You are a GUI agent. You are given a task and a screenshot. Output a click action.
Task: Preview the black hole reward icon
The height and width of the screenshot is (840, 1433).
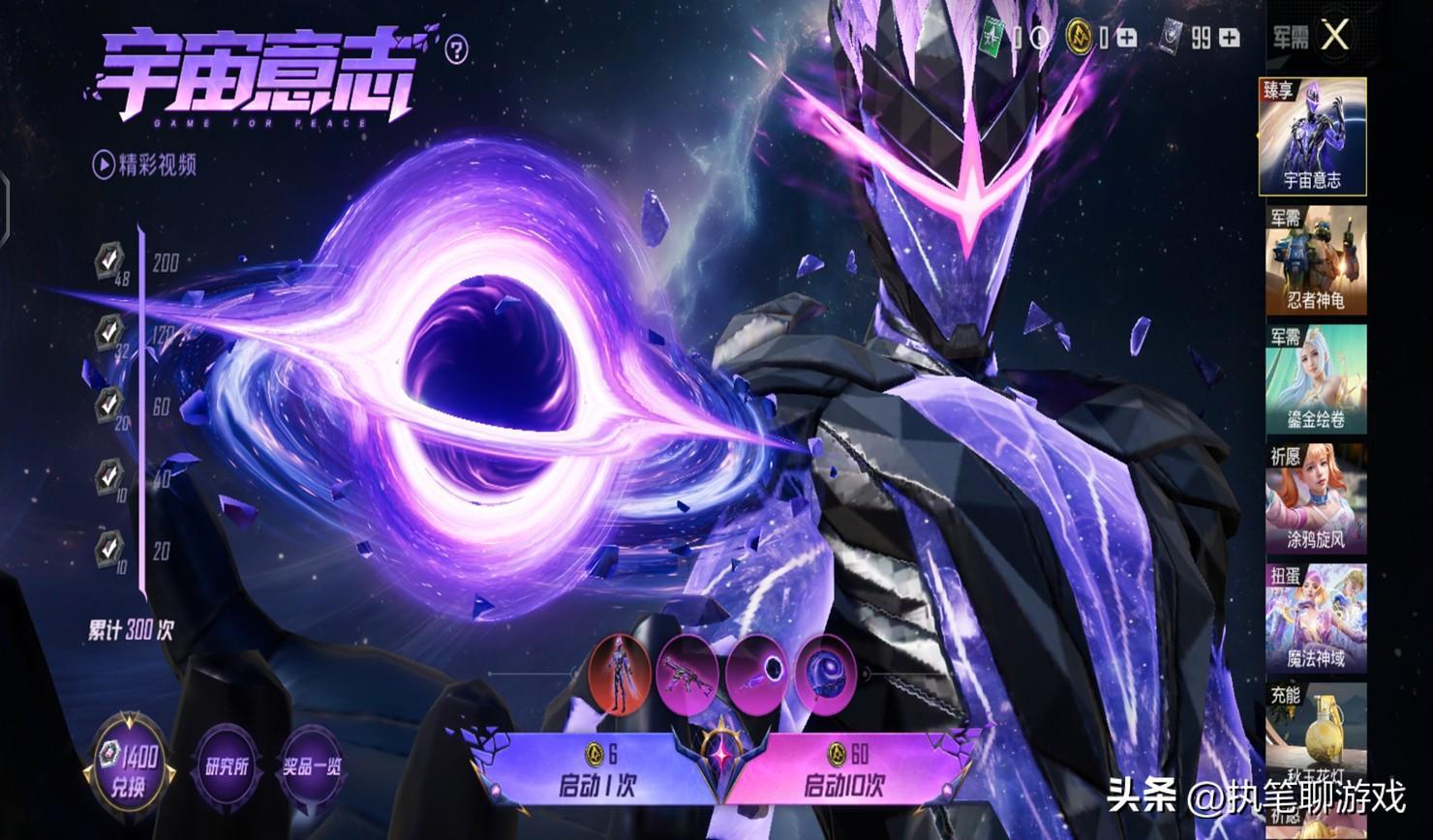[x=757, y=670]
